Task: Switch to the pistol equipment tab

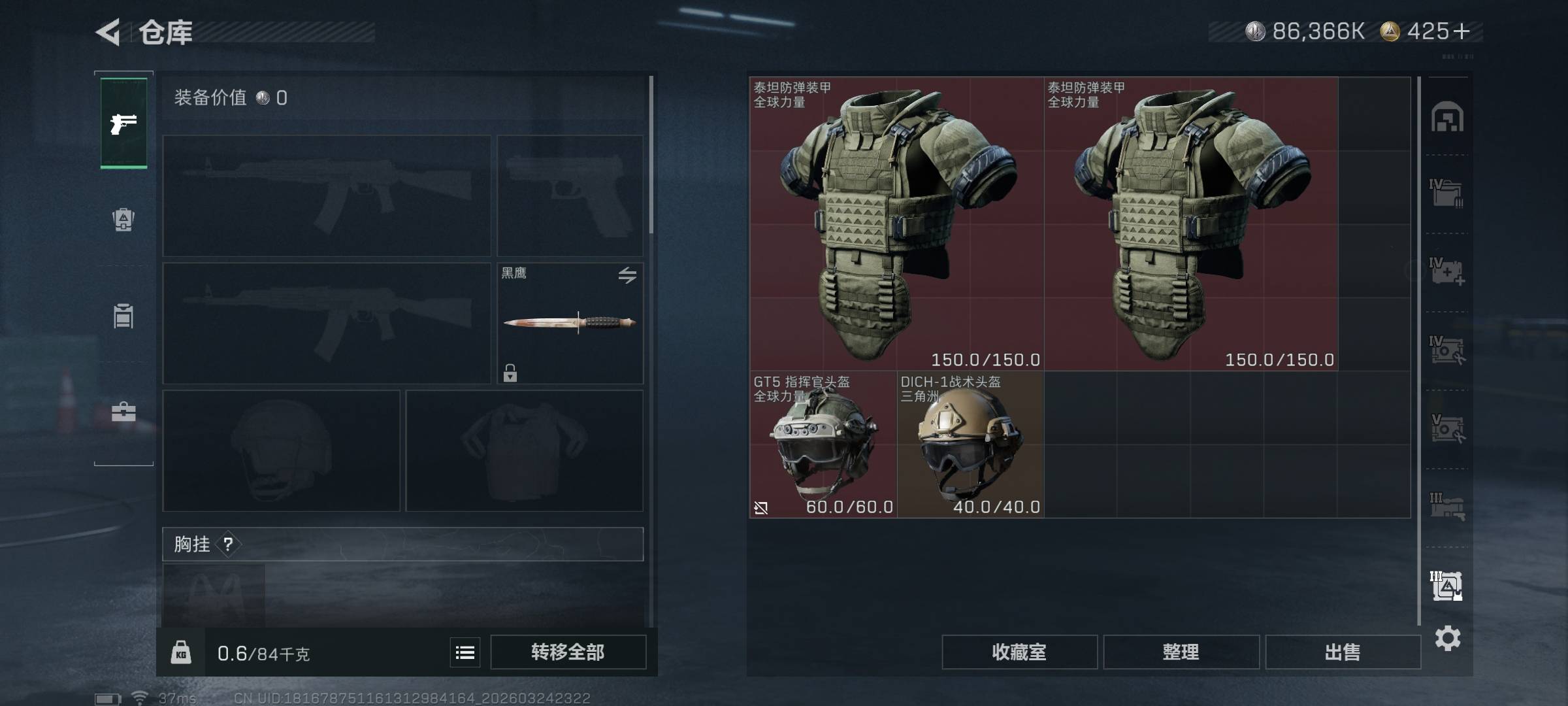Action: (x=123, y=123)
